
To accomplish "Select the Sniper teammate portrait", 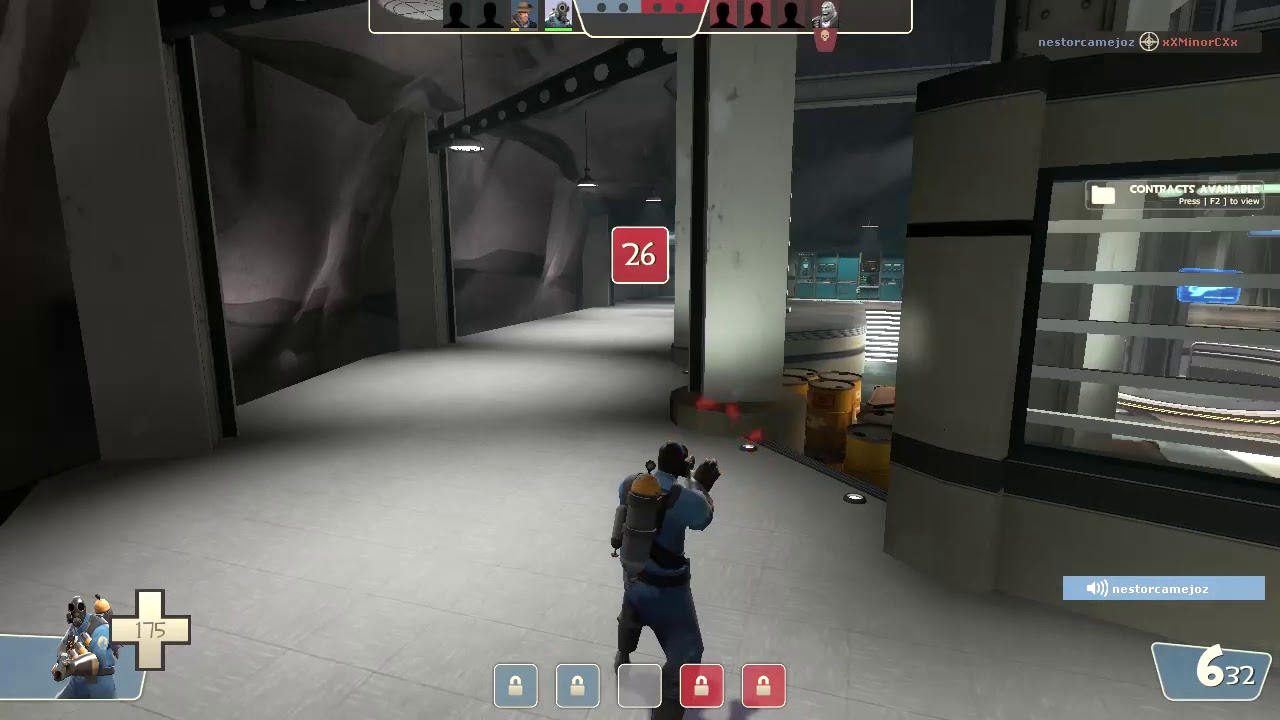I will pyautogui.click(x=524, y=14).
